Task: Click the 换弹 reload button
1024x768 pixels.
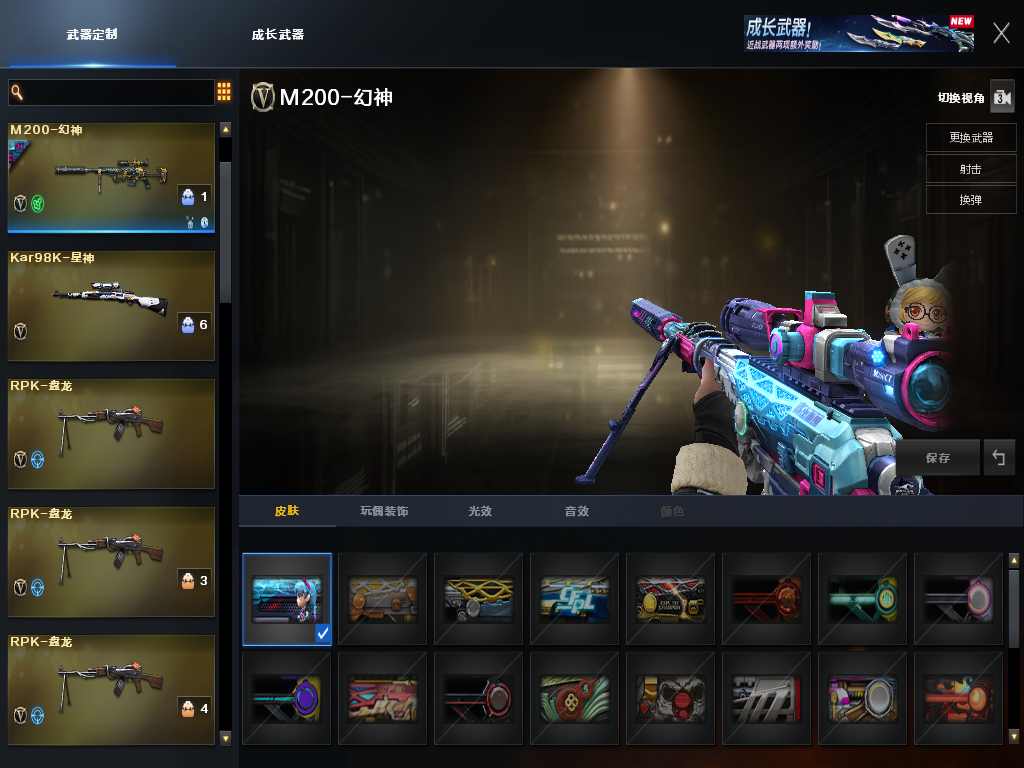Action: click(971, 199)
